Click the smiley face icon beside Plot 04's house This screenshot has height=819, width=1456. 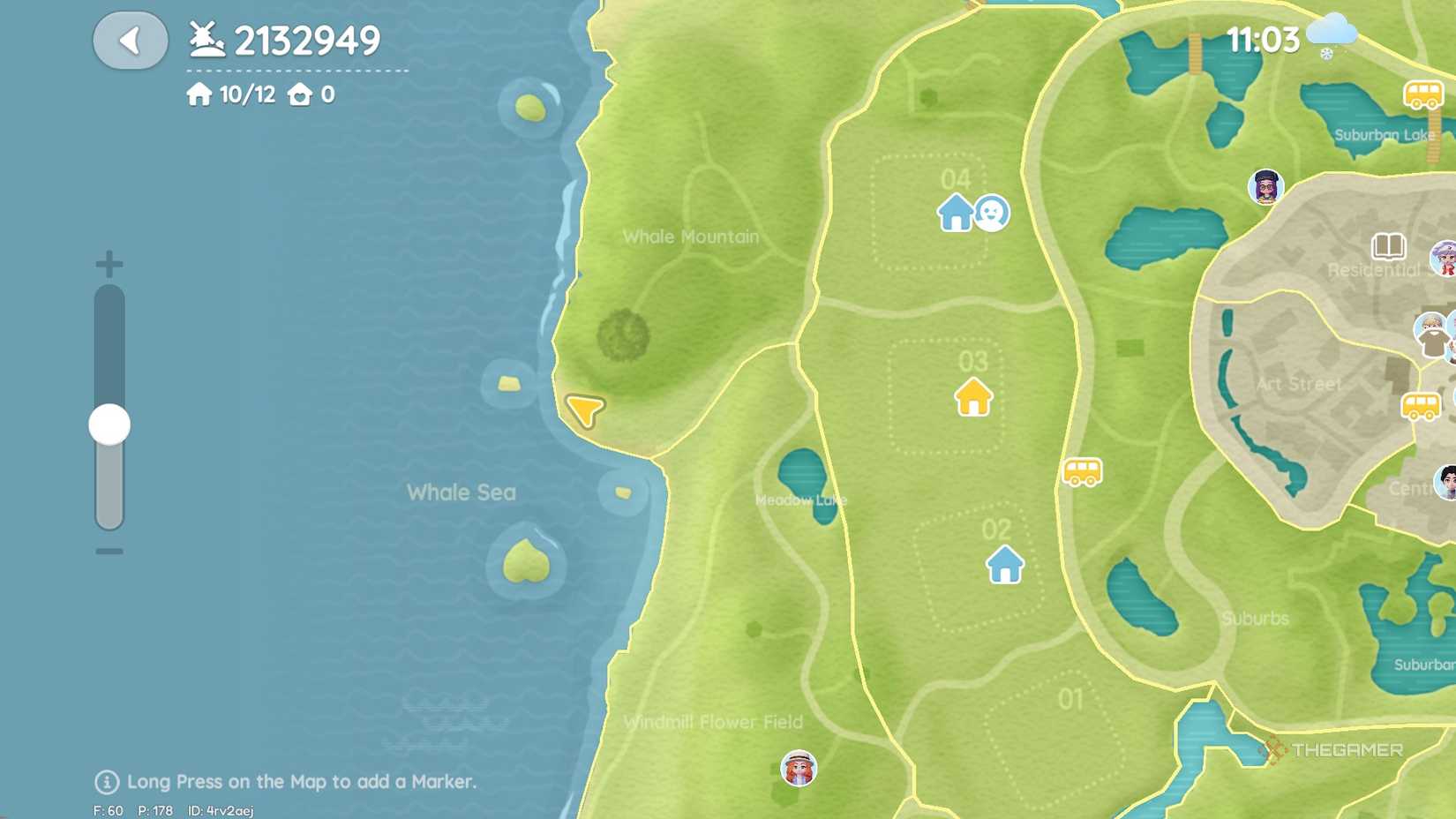(992, 214)
